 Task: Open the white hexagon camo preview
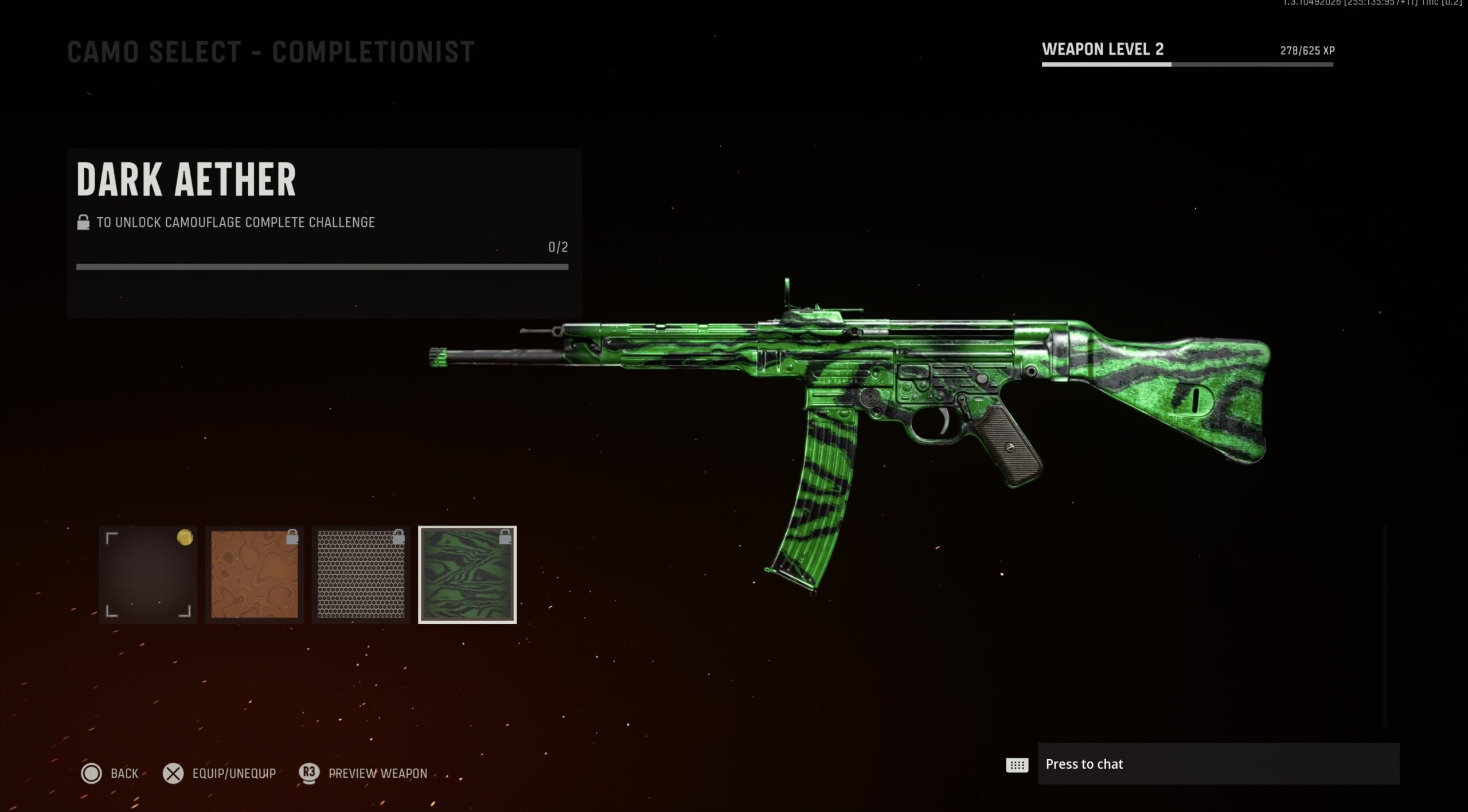point(361,573)
